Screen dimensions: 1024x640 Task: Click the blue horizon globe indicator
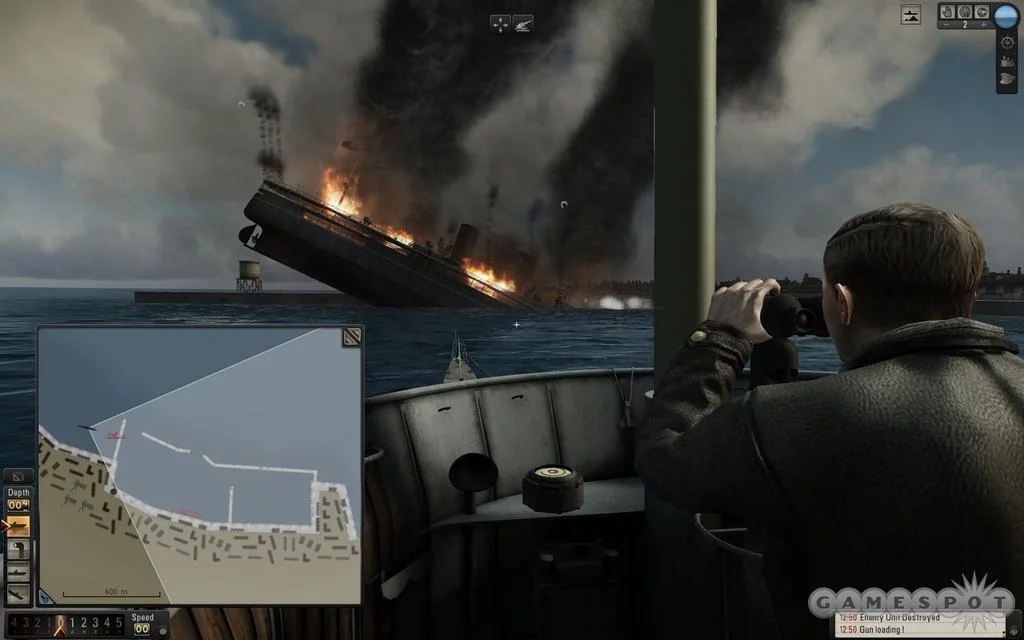(1005, 15)
